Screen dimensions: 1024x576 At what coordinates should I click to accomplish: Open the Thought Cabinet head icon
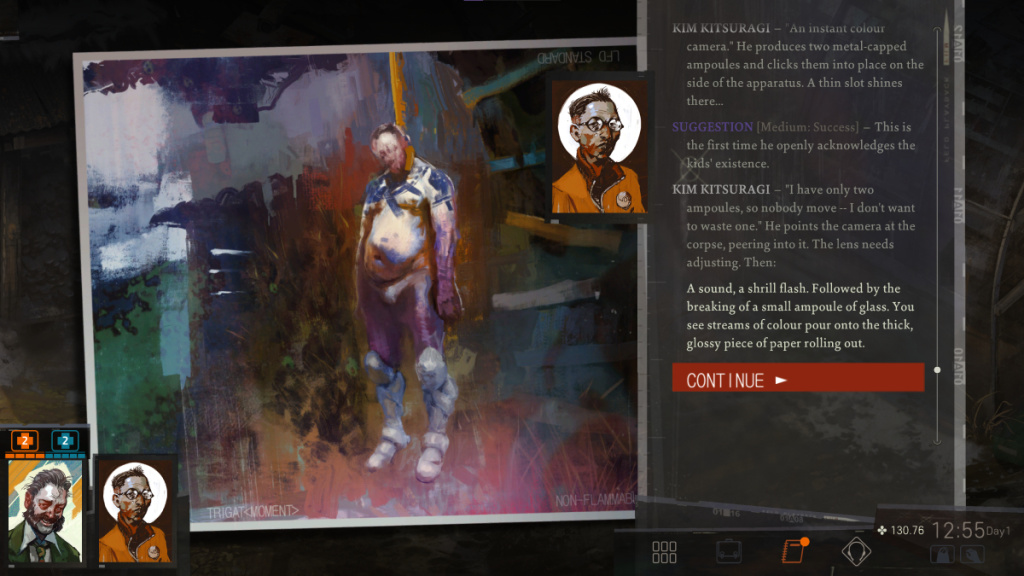tap(856, 551)
